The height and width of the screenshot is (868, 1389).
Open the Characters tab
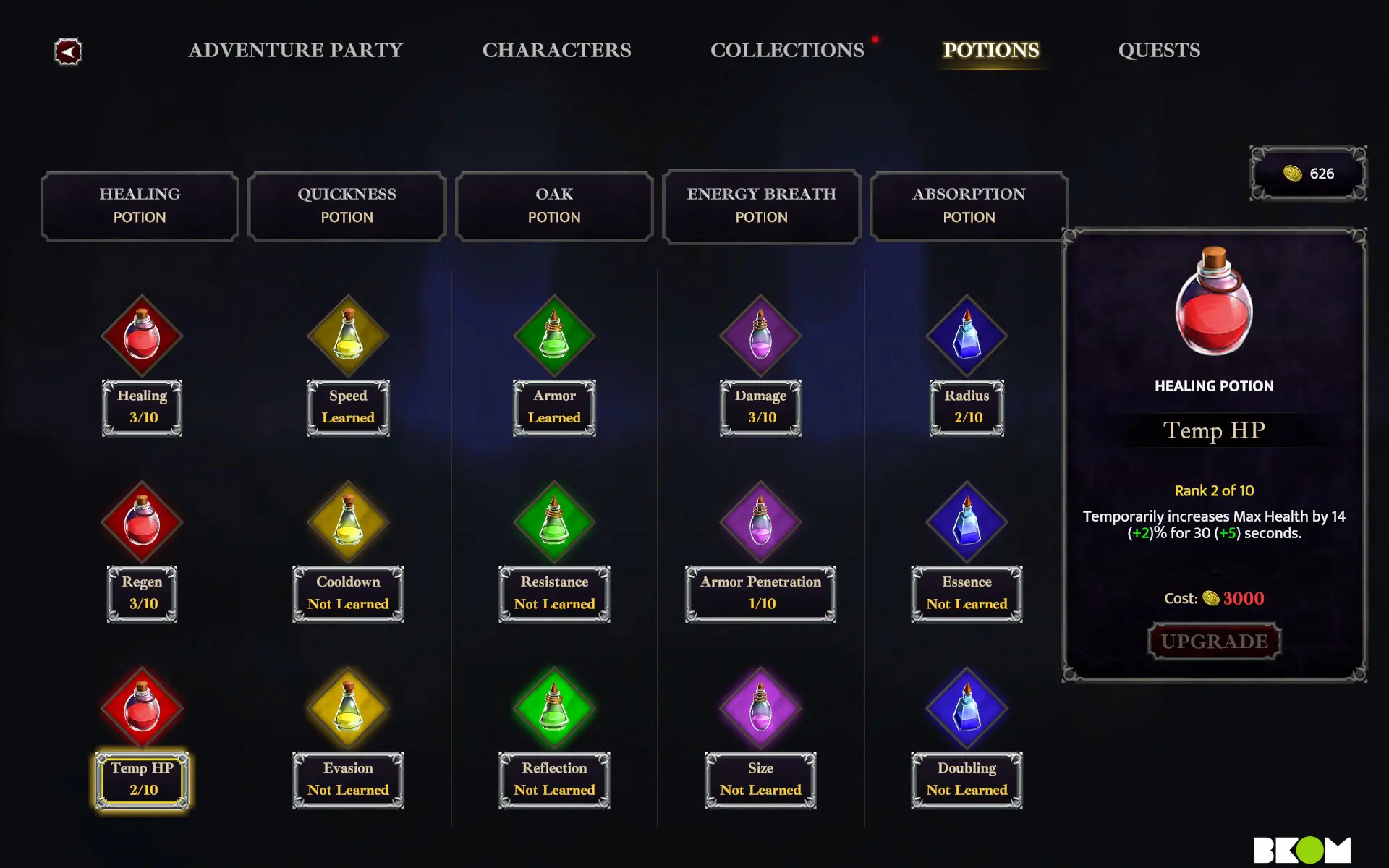tap(556, 50)
